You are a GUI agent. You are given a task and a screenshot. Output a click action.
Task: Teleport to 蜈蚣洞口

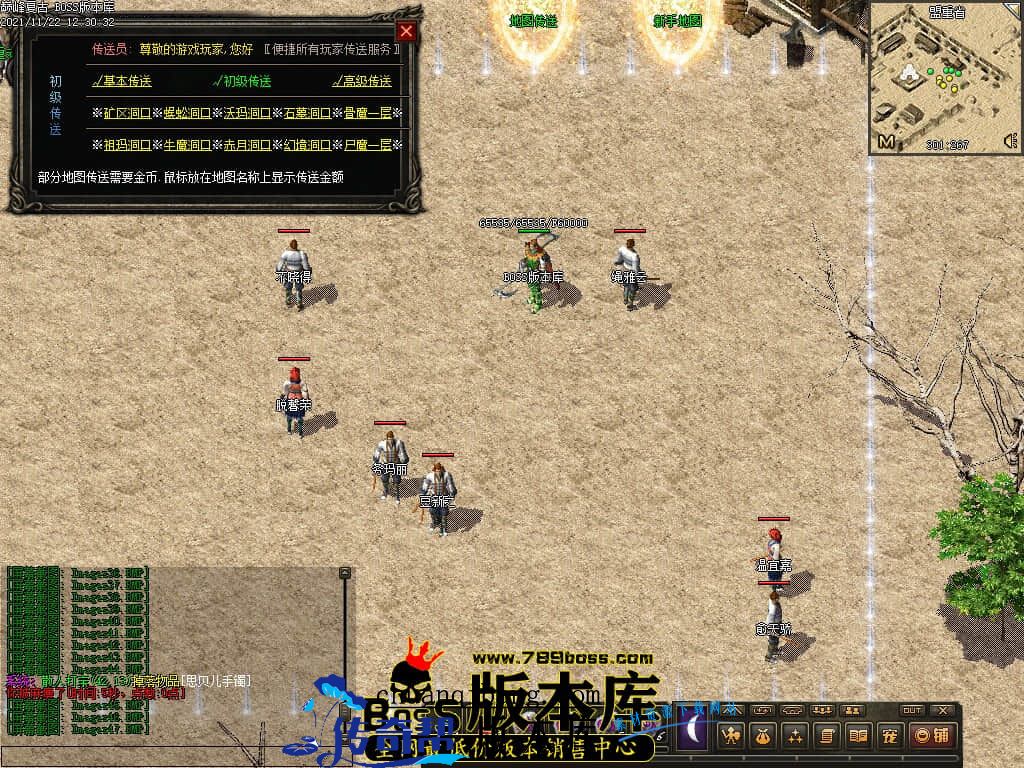[187, 113]
